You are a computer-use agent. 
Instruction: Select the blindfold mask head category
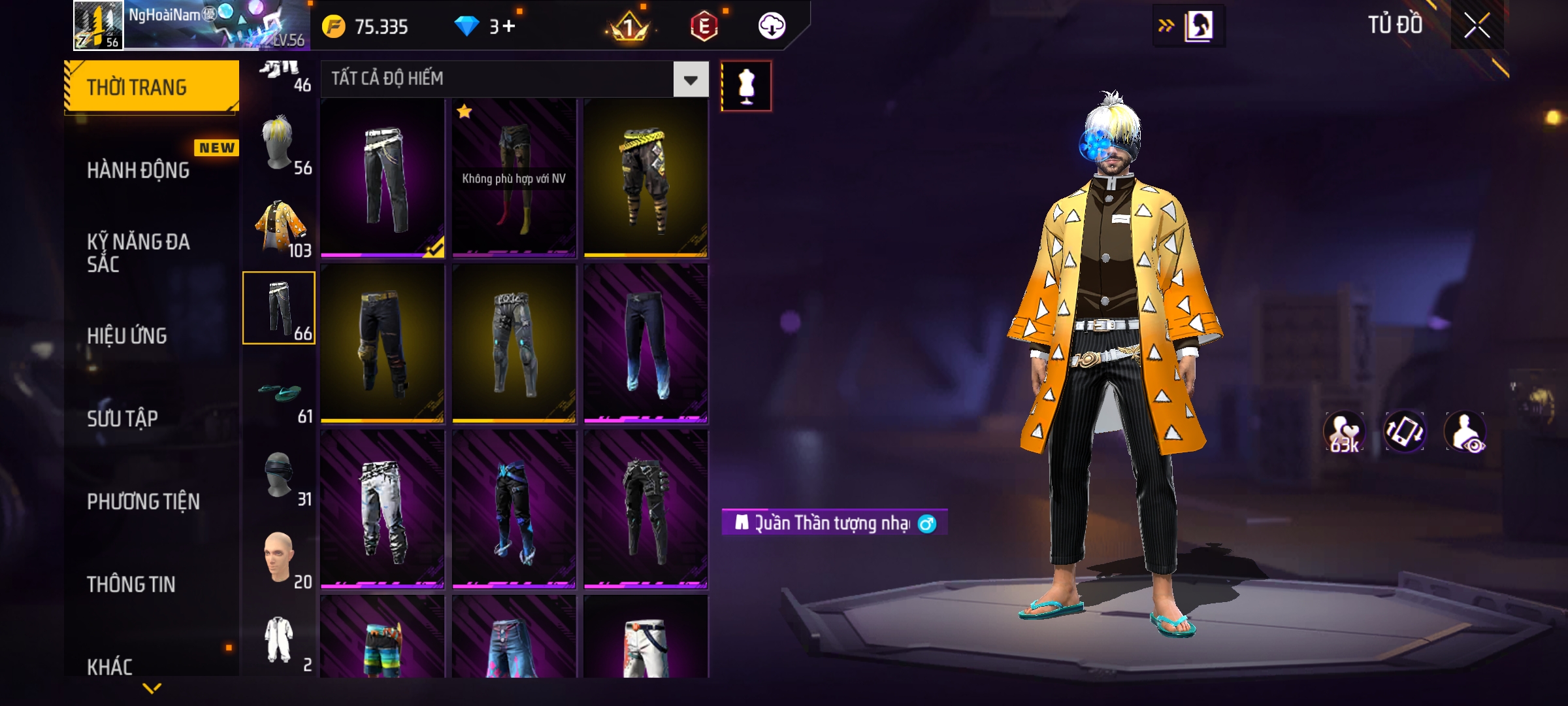click(x=280, y=475)
